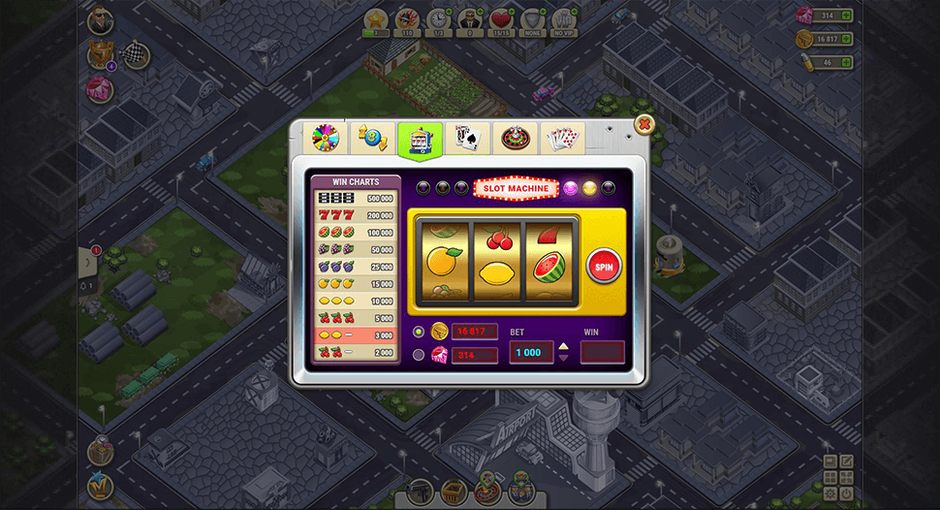The height and width of the screenshot is (510, 940).
Task: Add more pink gems with plus button
Action: point(847,15)
